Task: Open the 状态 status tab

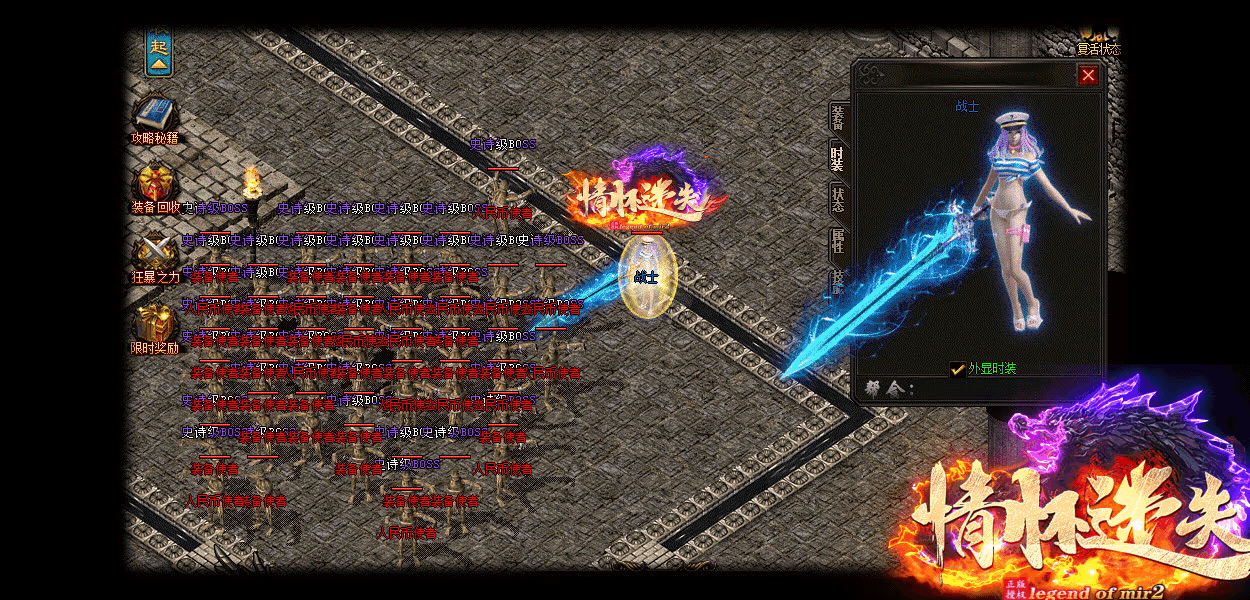Action: [x=838, y=199]
